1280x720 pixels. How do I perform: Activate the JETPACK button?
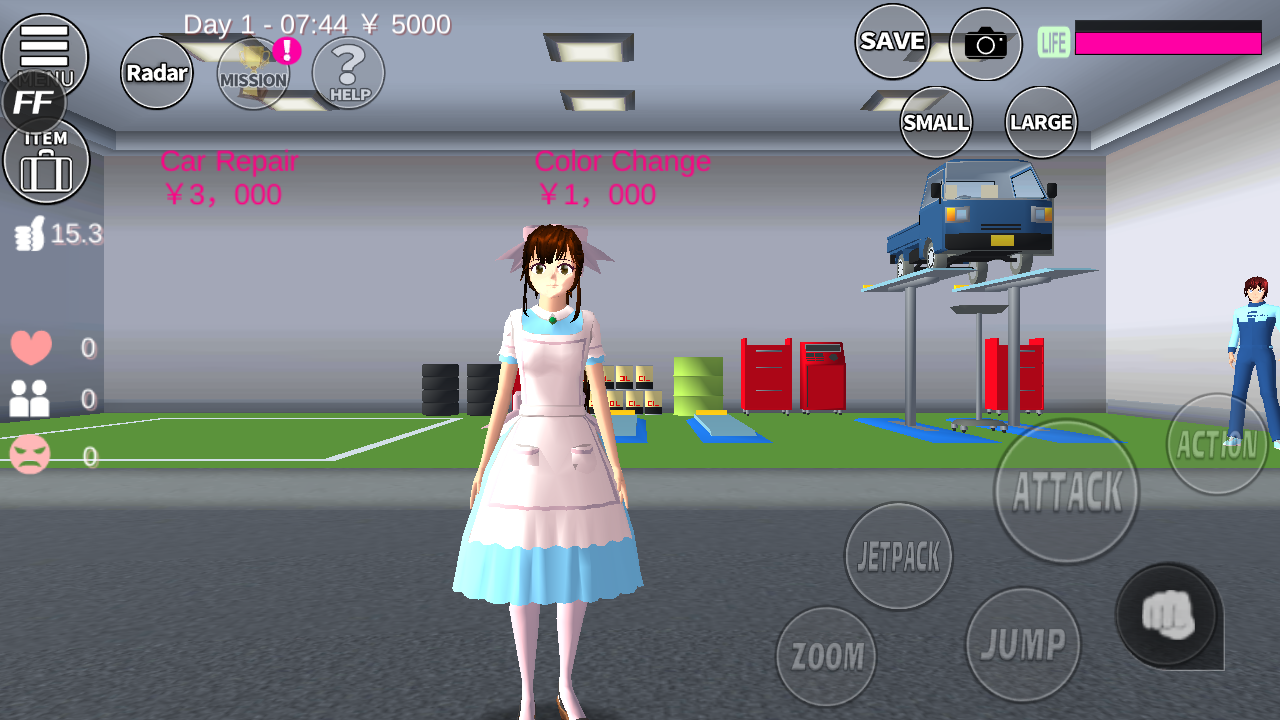click(898, 556)
